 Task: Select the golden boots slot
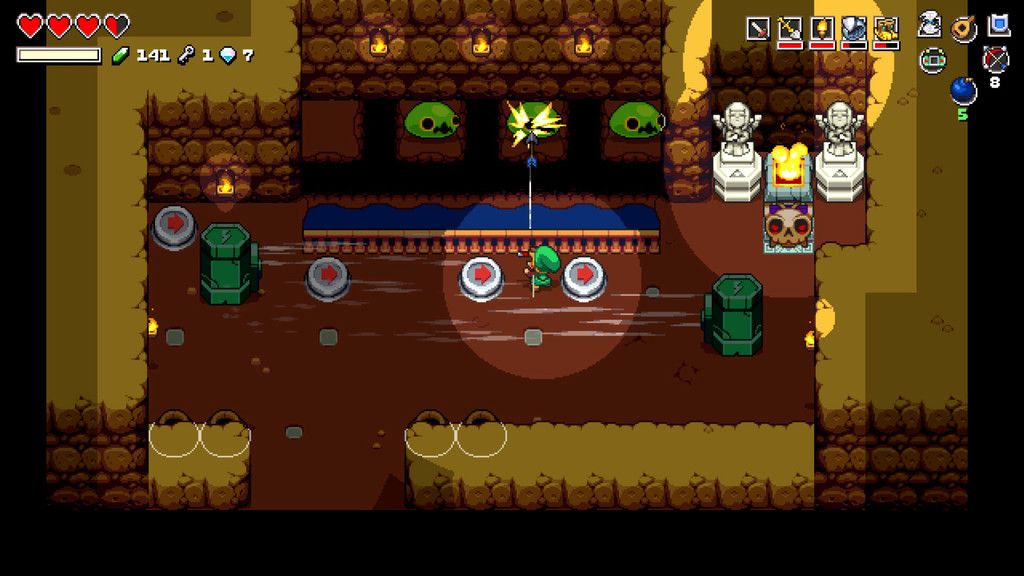click(886, 29)
